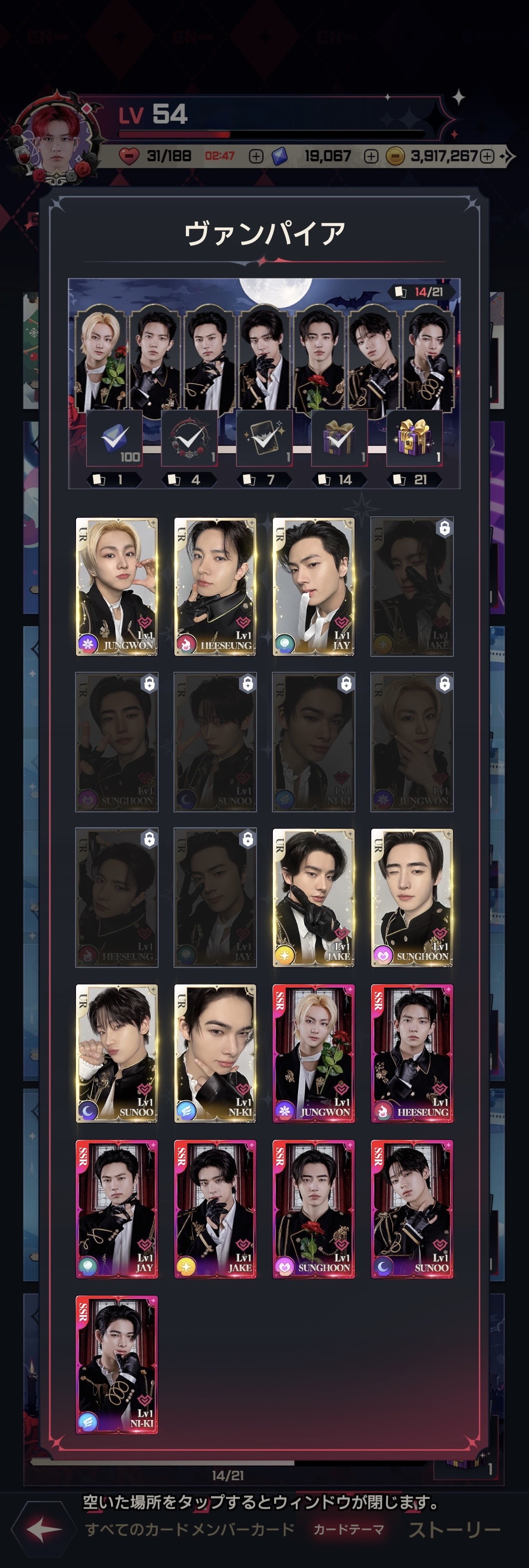Choose the SSR Sunoo card
The height and width of the screenshot is (1568, 529).
pos(412,1208)
